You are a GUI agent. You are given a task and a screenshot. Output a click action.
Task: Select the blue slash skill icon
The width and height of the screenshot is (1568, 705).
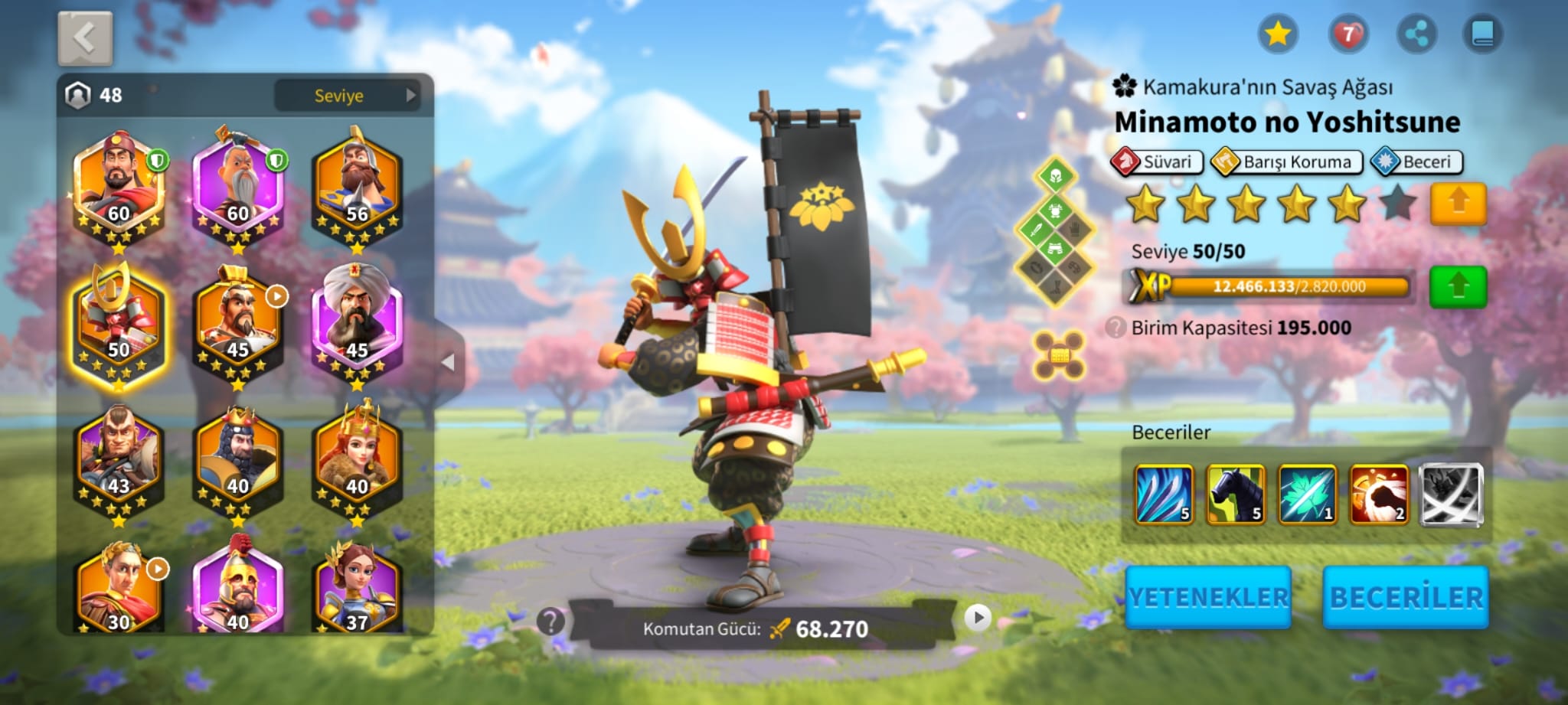coord(1164,494)
